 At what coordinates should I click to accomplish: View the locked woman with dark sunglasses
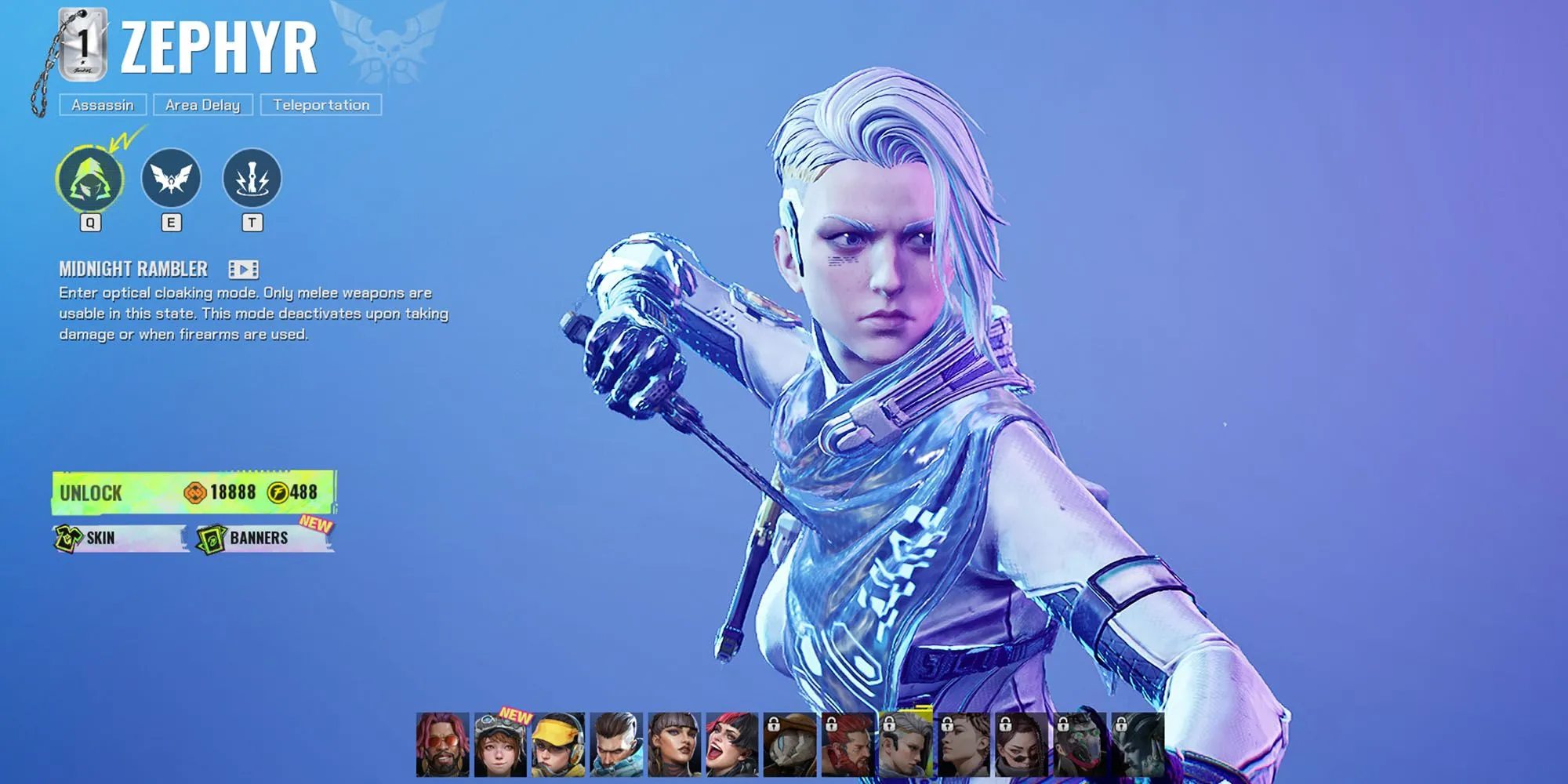[x=1022, y=744]
